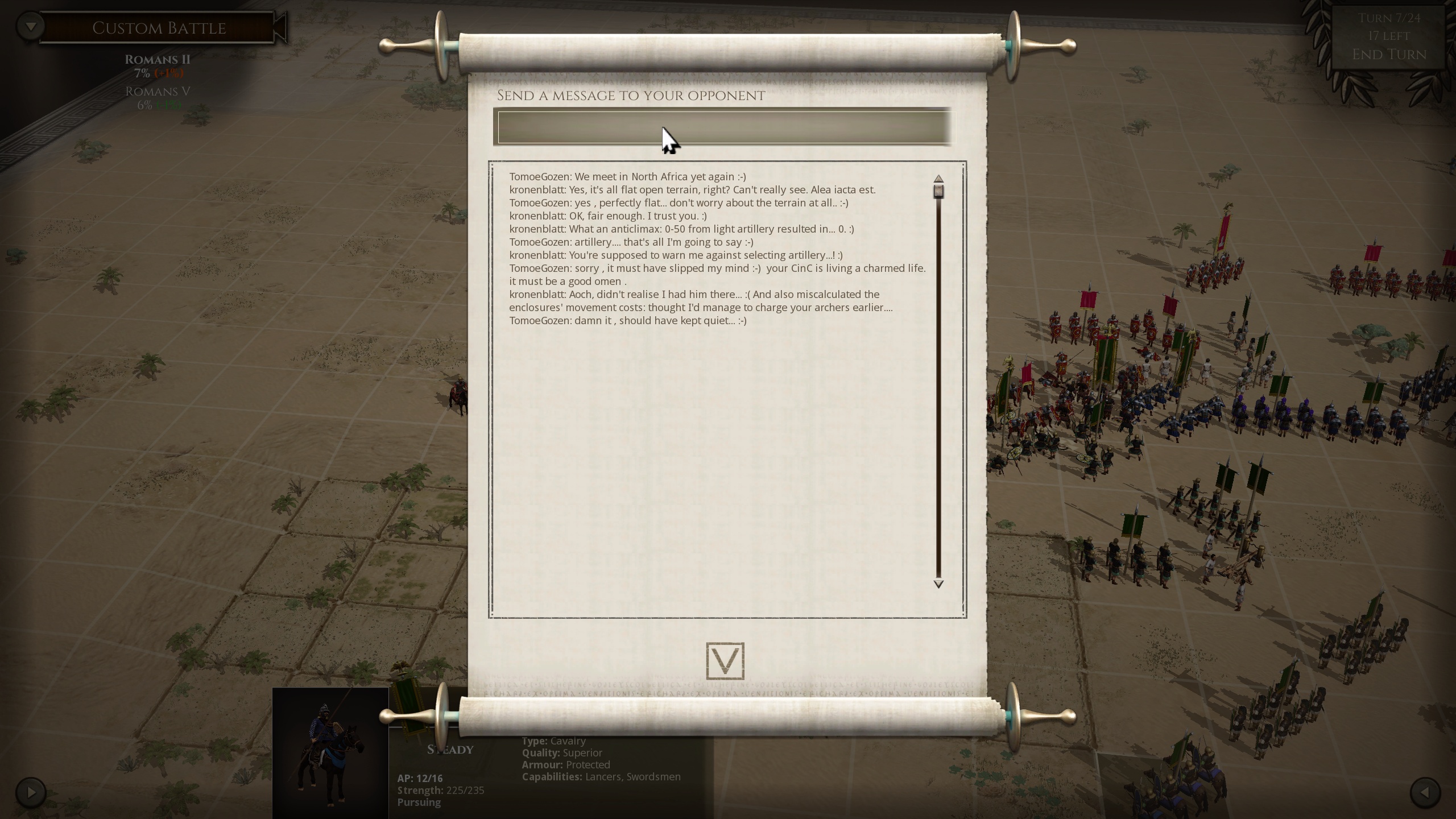Click the play arrow in the bottom-left corner
1456x819 pixels.
tap(30, 791)
